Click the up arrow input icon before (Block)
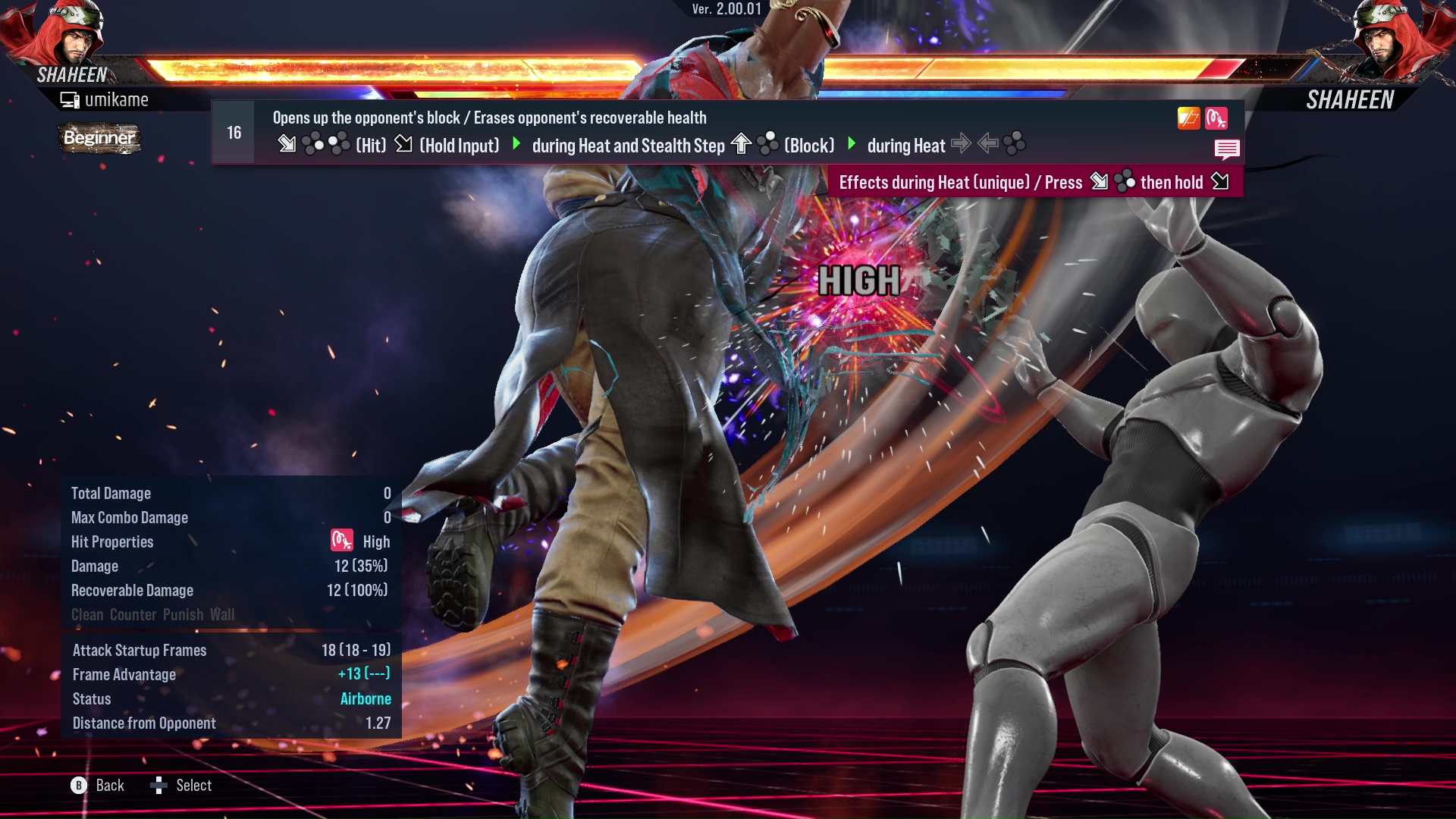The image size is (1456, 819). [x=739, y=142]
